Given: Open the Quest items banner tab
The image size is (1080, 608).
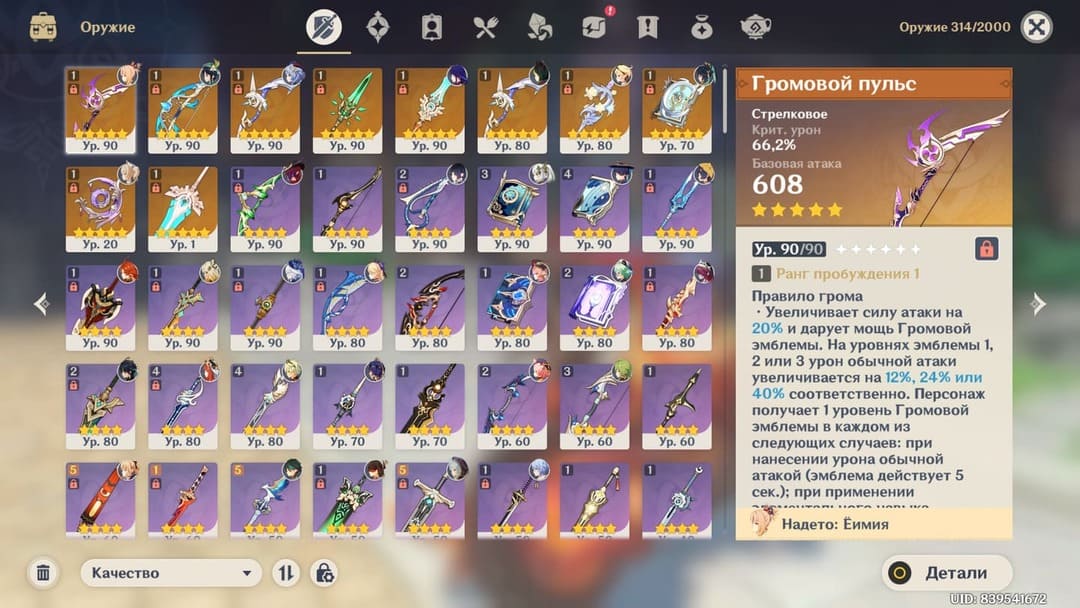Looking at the screenshot, I should pyautogui.click(x=648, y=27).
